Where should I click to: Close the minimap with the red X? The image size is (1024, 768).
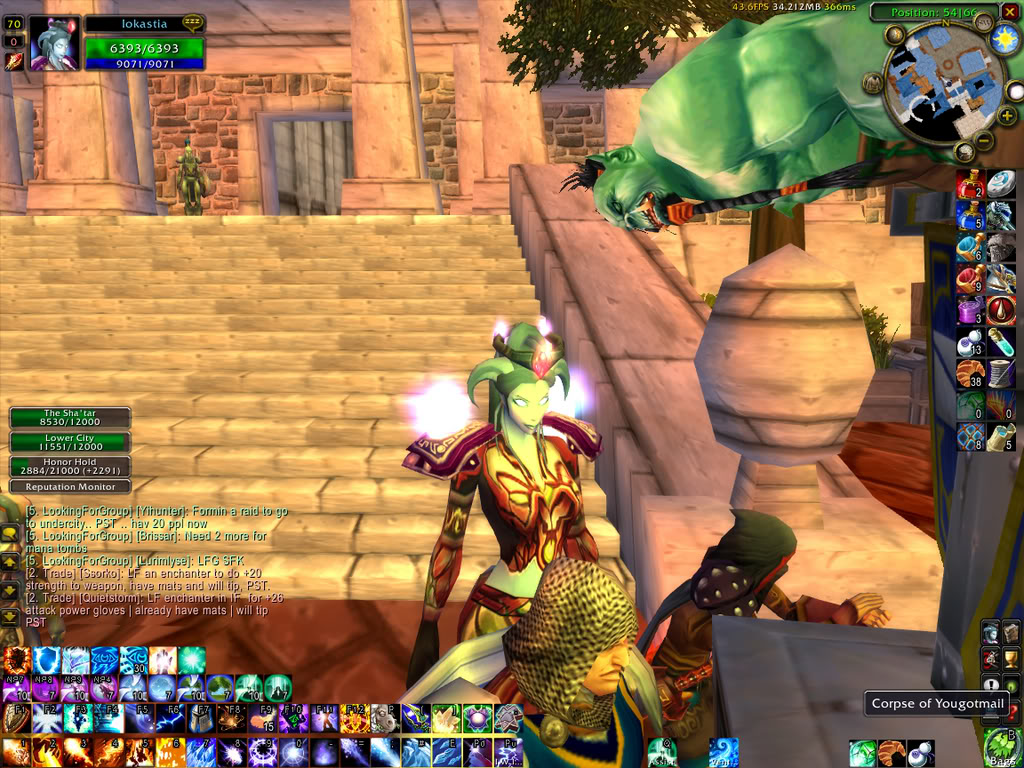pyautogui.click(x=1010, y=12)
